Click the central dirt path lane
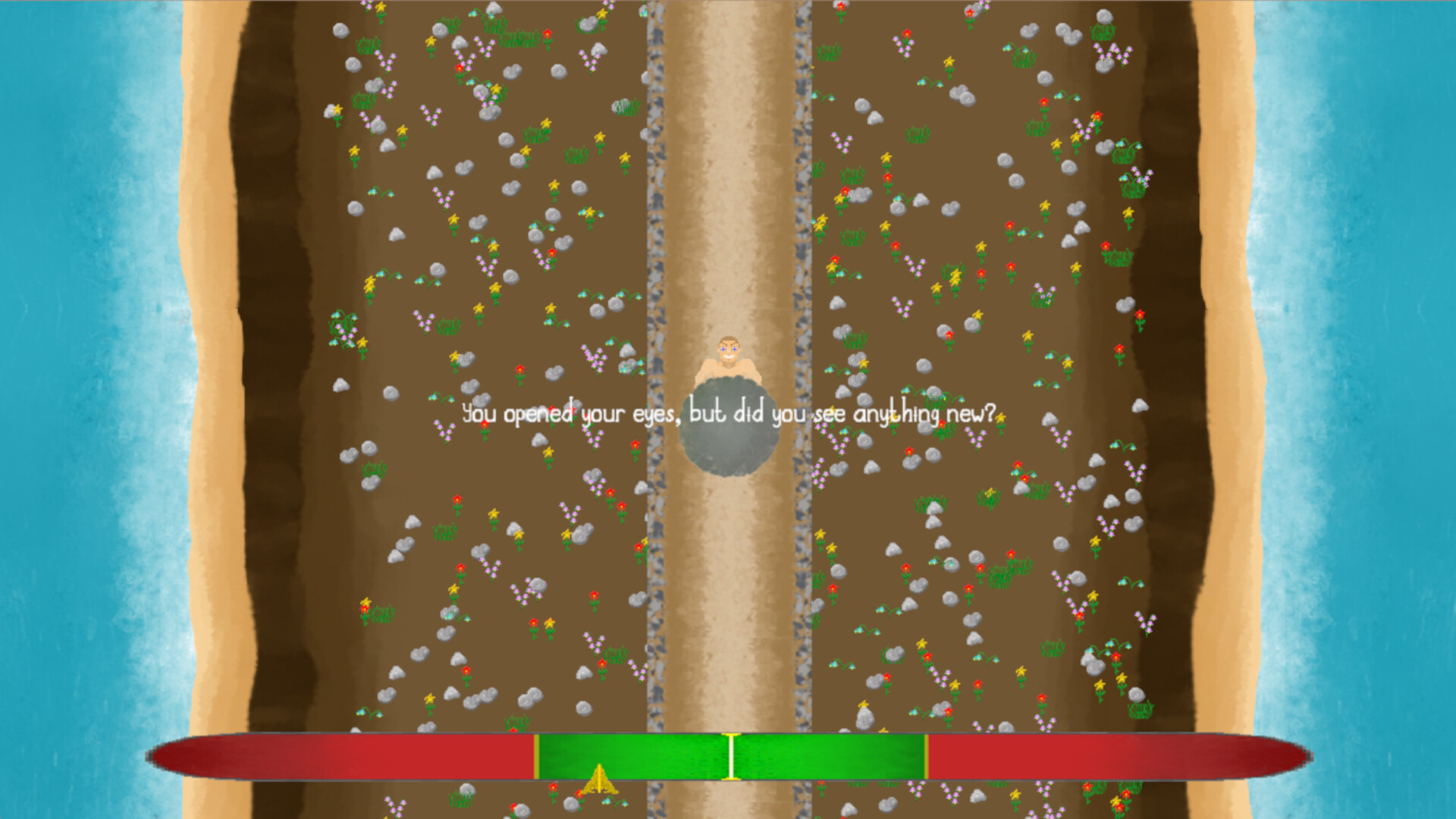The height and width of the screenshot is (819, 1456). tap(728, 607)
